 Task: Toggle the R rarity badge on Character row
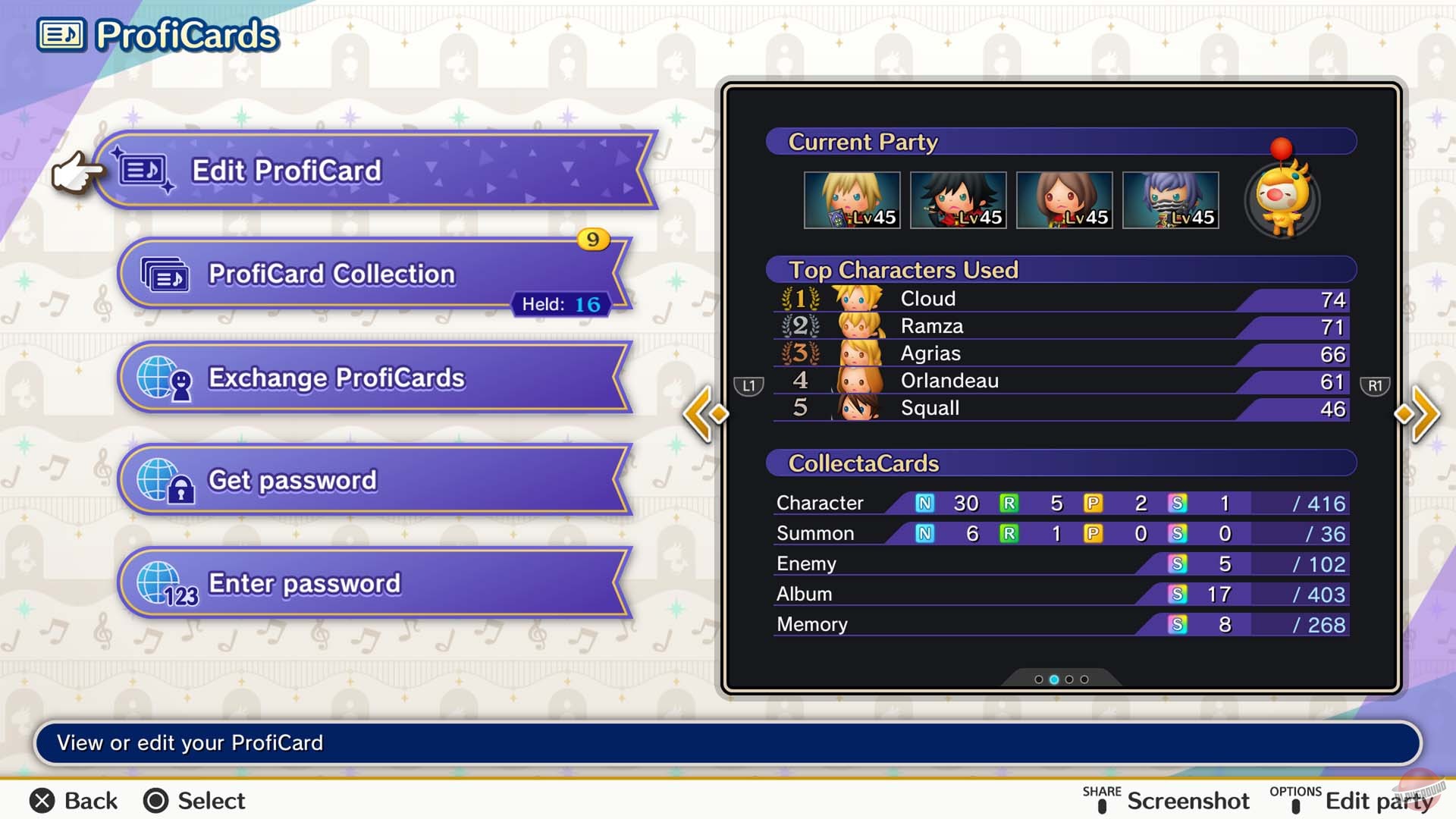click(1009, 503)
